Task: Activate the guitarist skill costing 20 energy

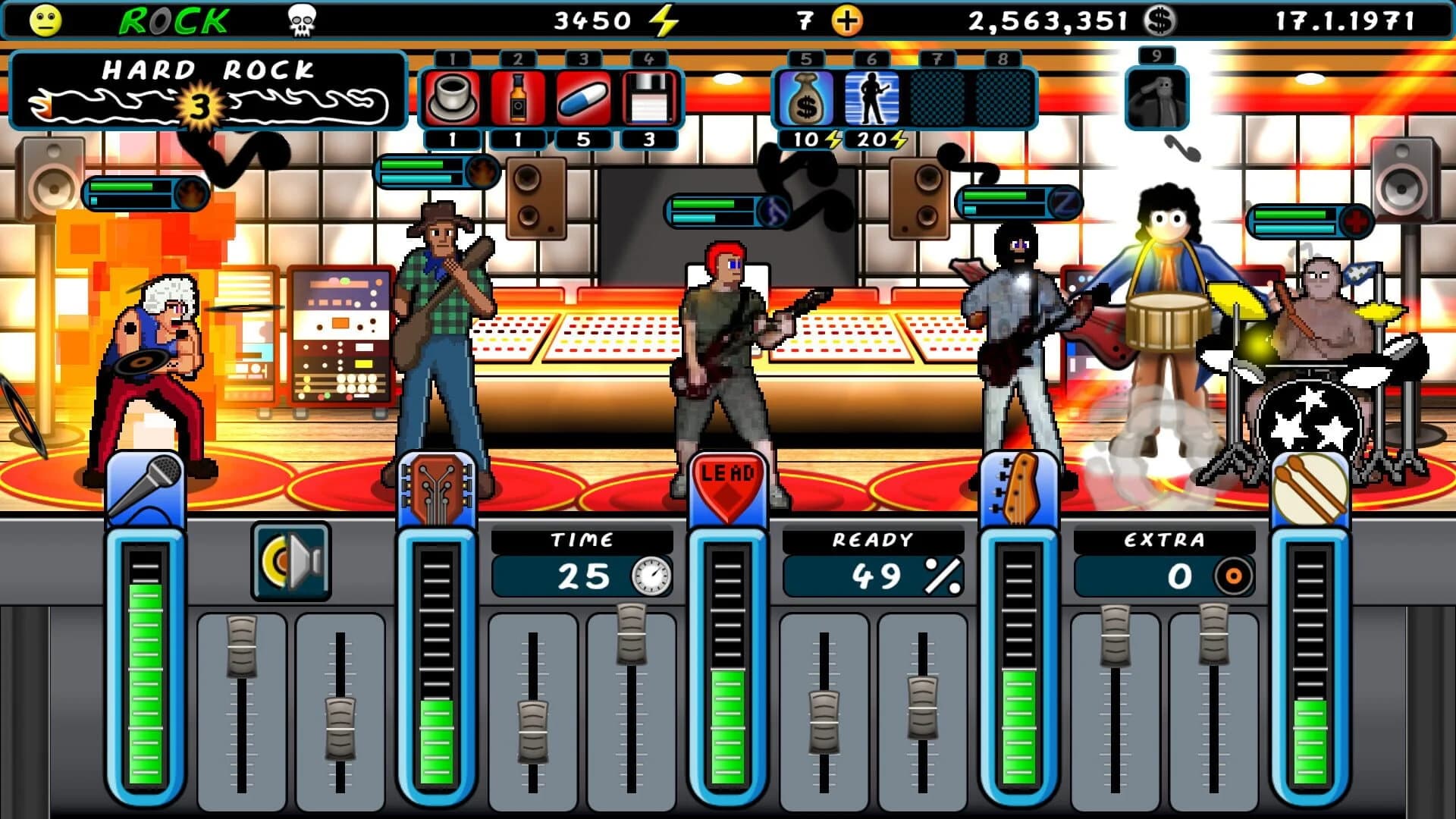Action: pos(871,97)
